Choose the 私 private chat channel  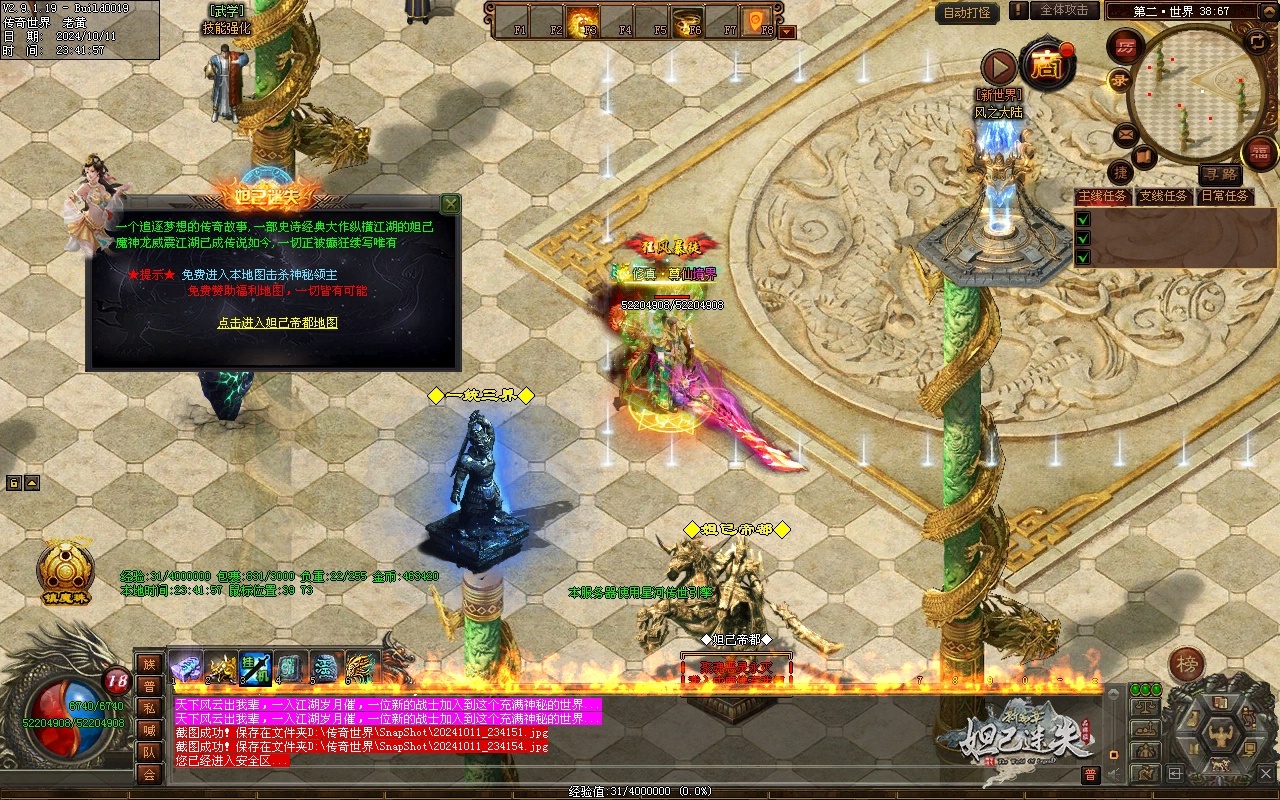pyautogui.click(x=149, y=708)
